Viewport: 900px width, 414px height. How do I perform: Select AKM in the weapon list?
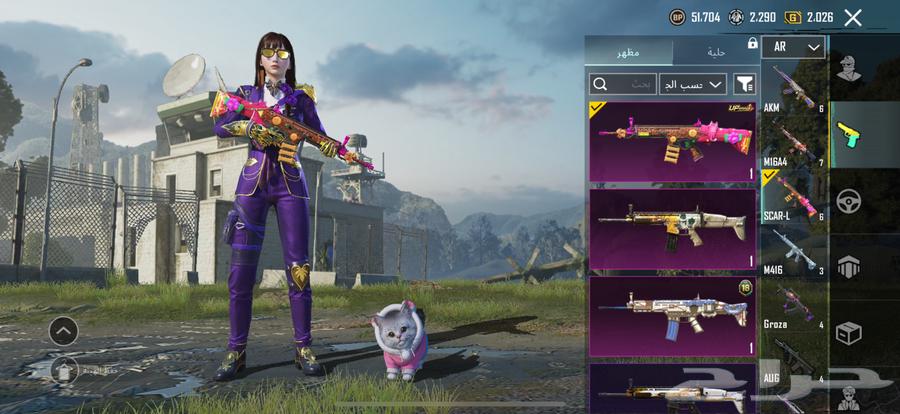click(795, 90)
